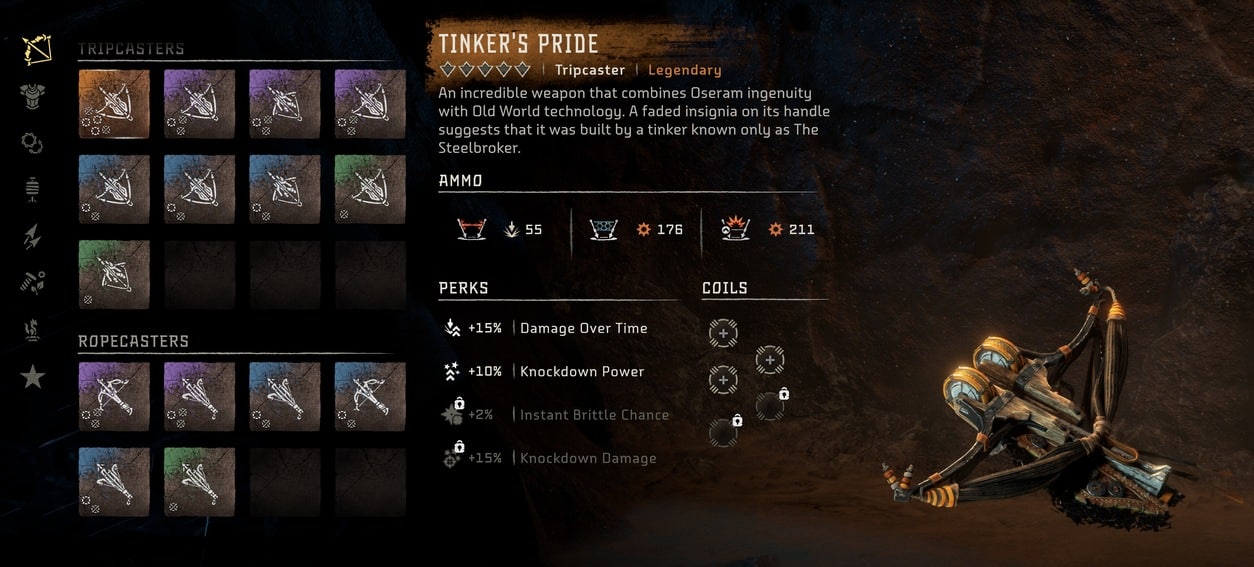The image size is (1254, 567).
Task: Open the weapons tab with the bow icon
Action: pyautogui.click(x=33, y=49)
